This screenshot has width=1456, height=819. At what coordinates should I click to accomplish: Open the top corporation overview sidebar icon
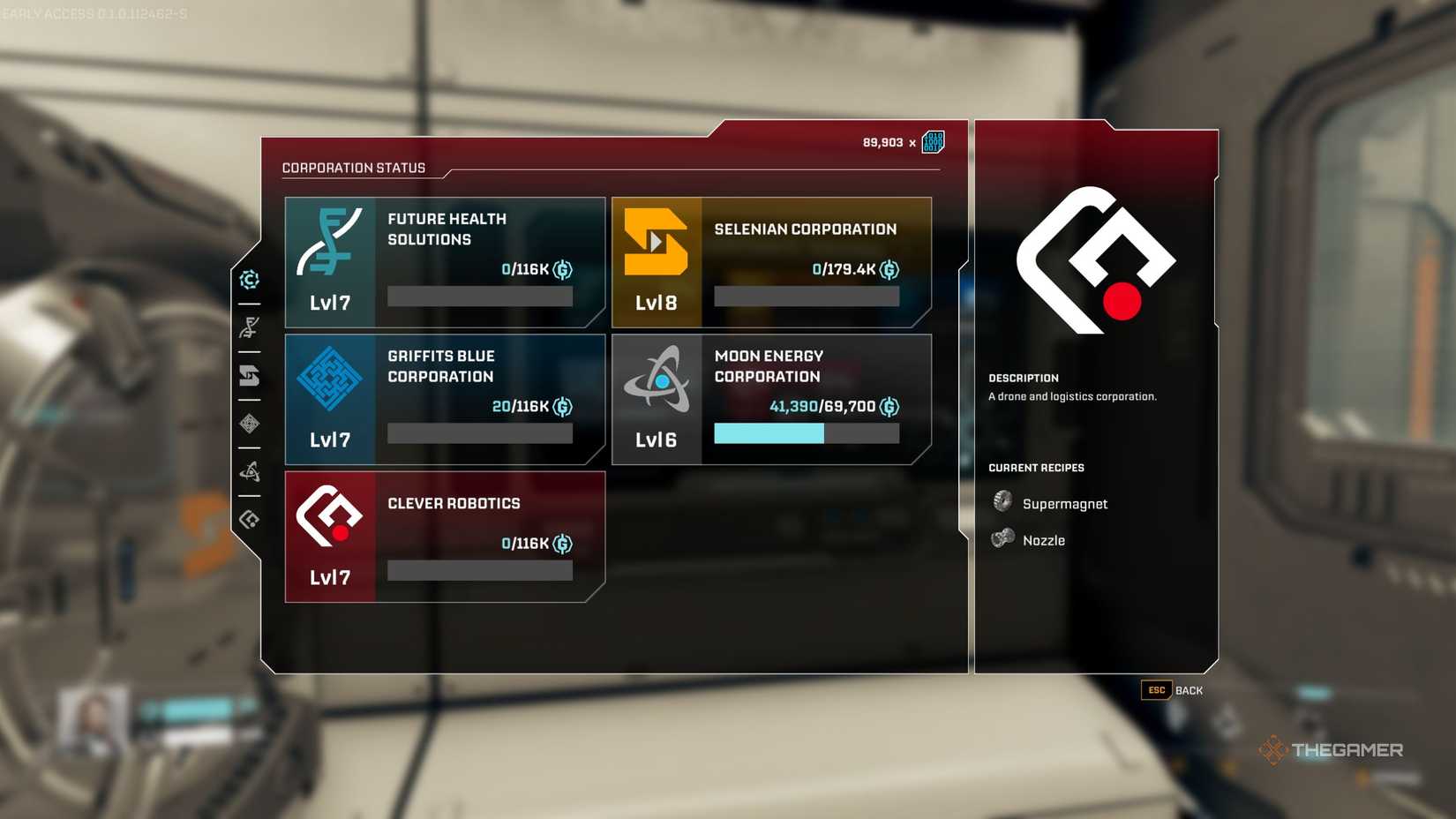pyautogui.click(x=251, y=280)
